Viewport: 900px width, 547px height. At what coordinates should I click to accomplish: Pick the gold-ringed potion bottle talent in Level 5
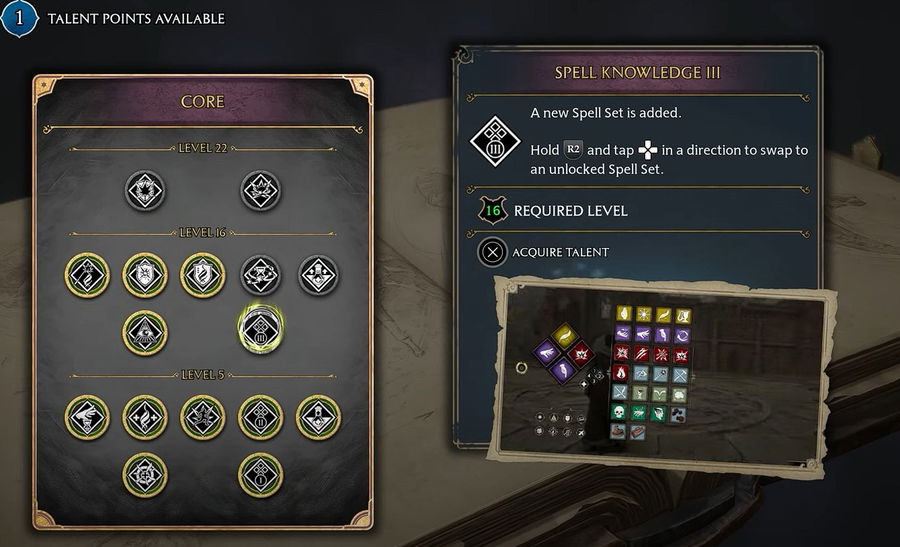tap(318, 415)
